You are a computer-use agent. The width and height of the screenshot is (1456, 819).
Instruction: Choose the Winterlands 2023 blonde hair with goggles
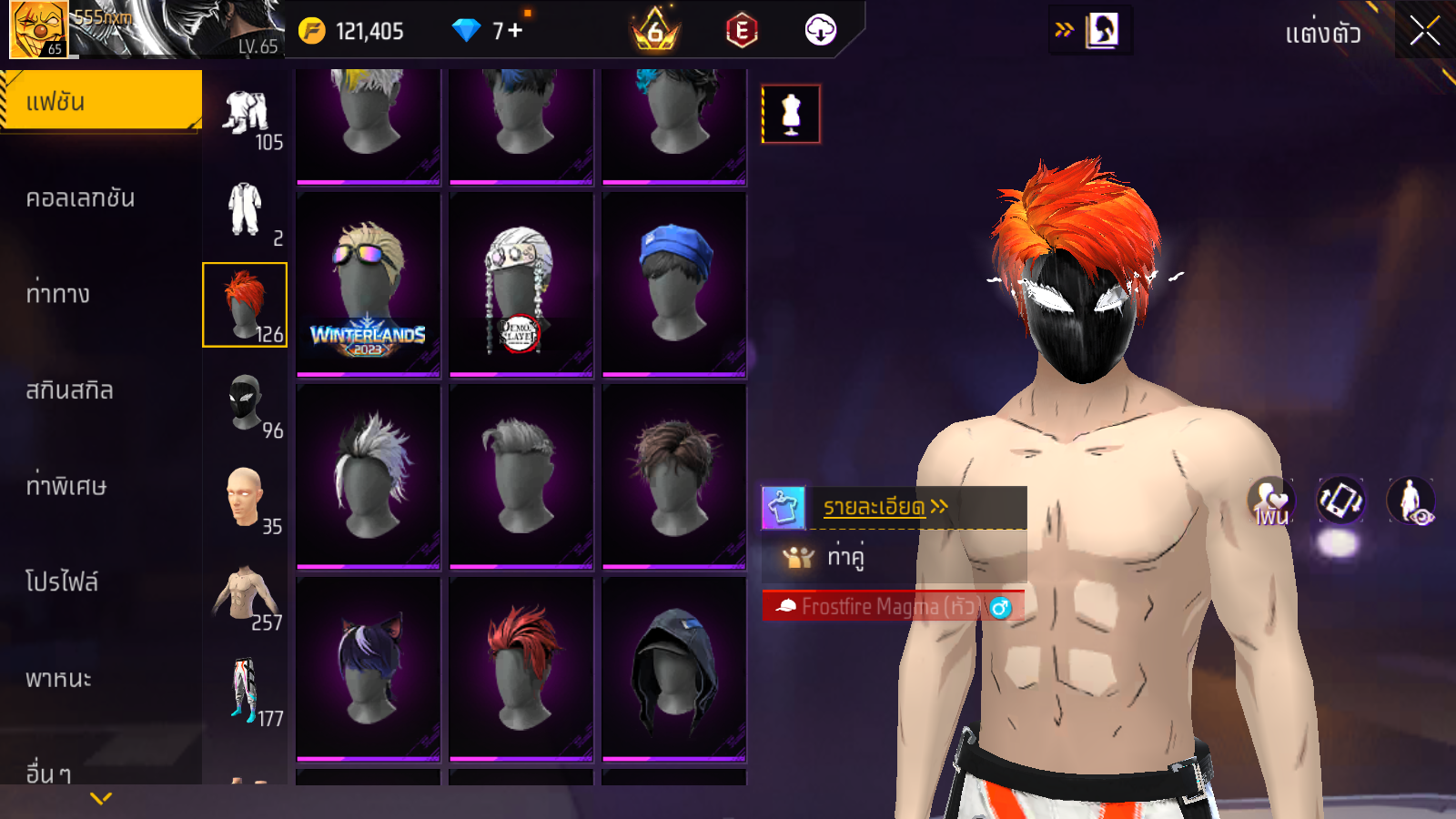pyautogui.click(x=368, y=284)
